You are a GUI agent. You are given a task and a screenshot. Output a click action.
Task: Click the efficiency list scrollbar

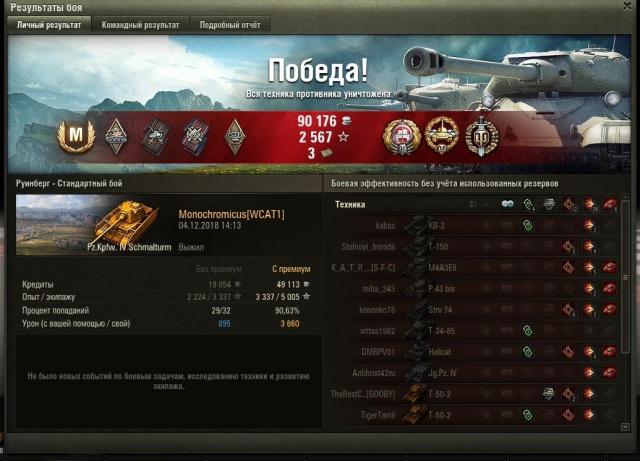tap(627, 300)
